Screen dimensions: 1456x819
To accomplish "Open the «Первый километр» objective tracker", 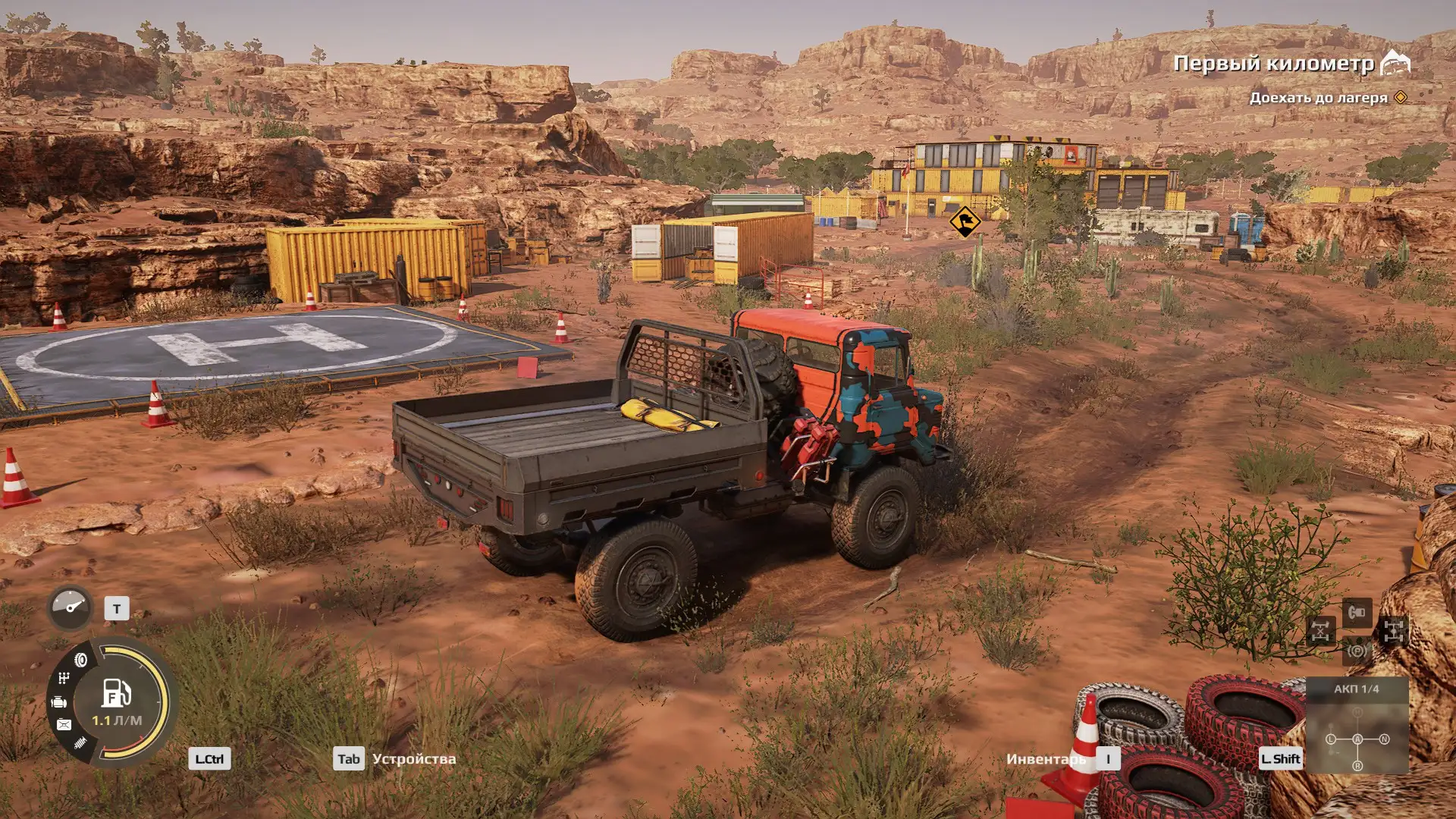I will (1274, 64).
